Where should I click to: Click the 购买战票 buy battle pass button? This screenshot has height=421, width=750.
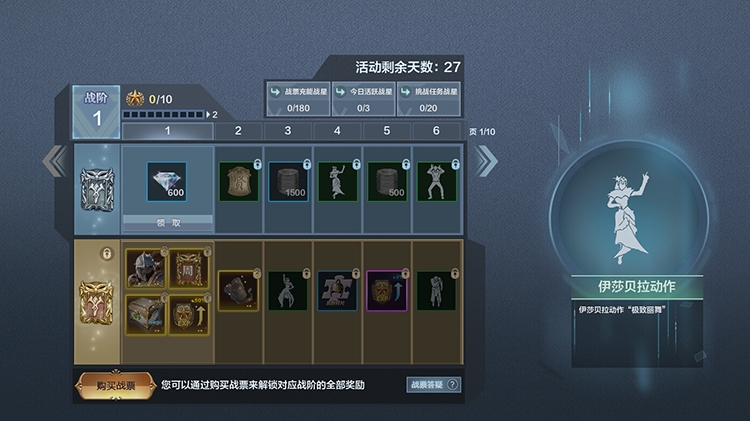coord(113,385)
